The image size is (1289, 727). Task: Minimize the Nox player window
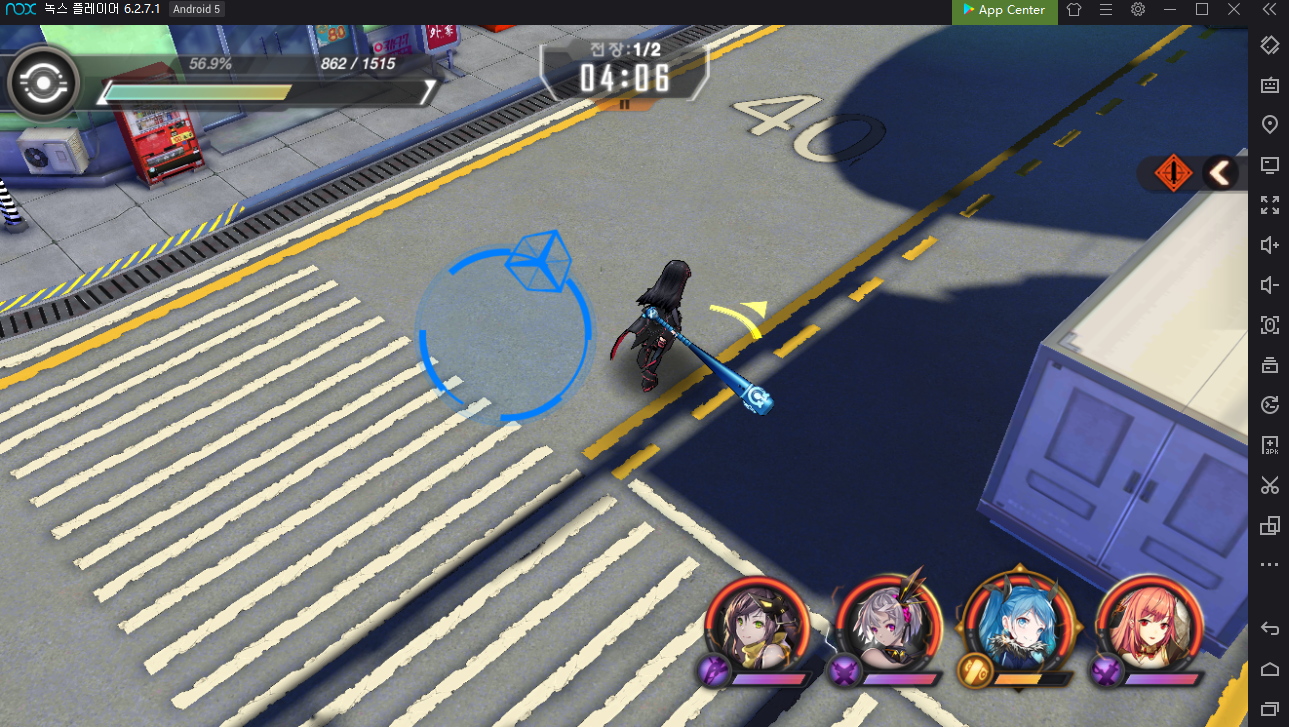pos(1170,10)
